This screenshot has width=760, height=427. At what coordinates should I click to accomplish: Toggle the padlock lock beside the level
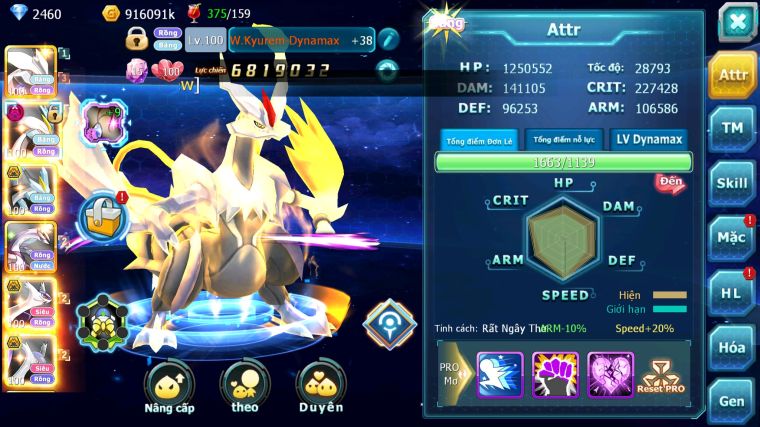pyautogui.click(x=137, y=40)
